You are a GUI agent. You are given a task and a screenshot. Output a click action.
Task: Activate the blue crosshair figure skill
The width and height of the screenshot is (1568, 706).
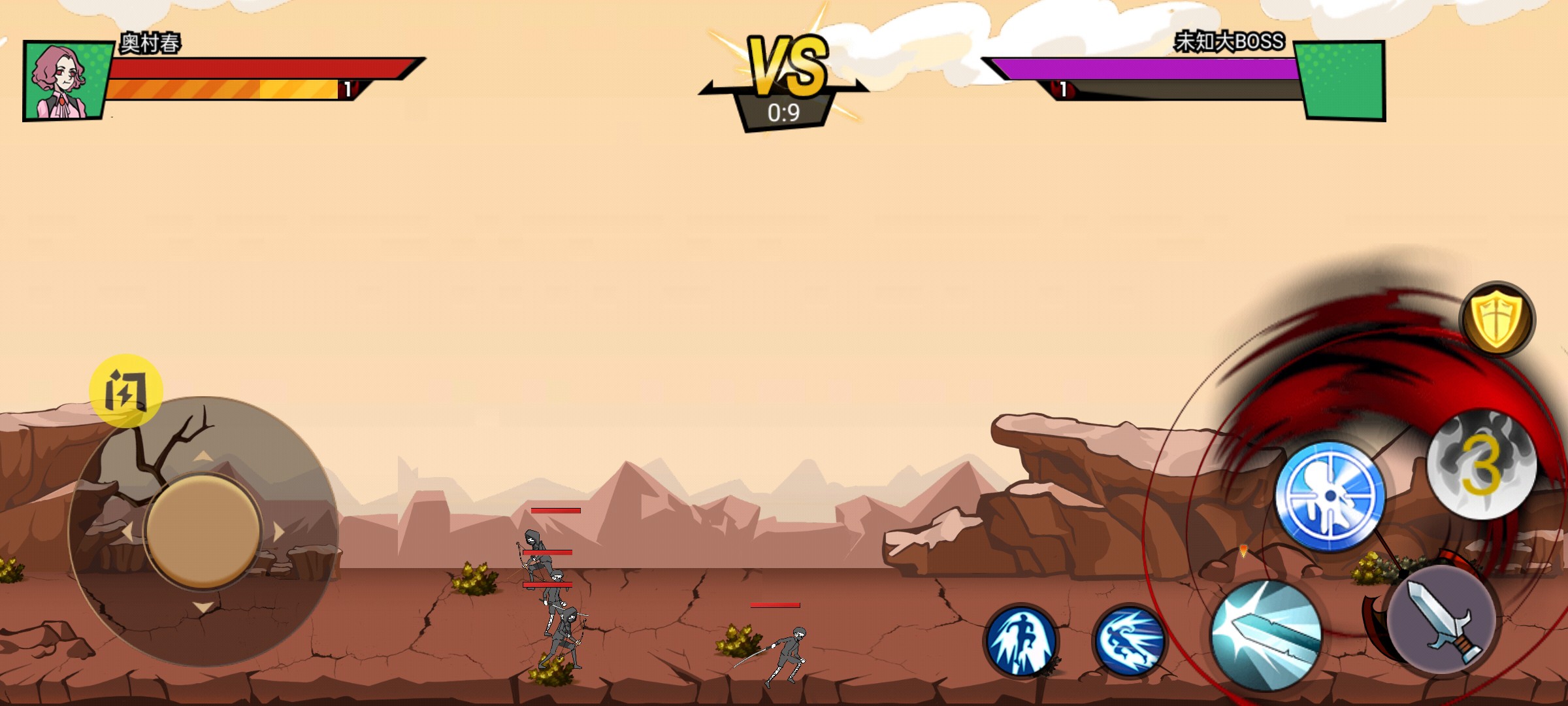[1330, 497]
